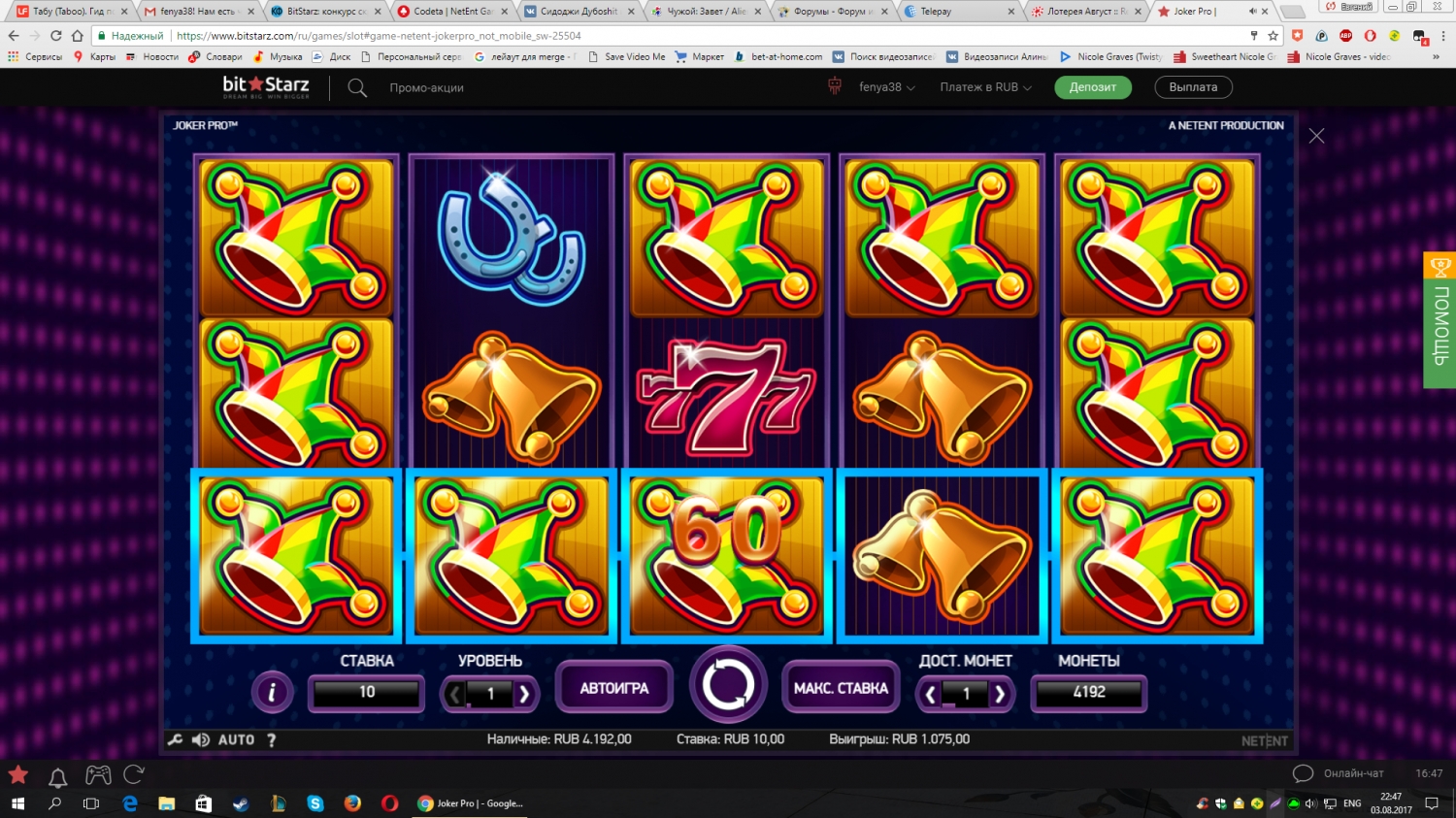Screen dimensions: 1456x818
Task: Open the fenya38 account dropdown
Action: 884,86
